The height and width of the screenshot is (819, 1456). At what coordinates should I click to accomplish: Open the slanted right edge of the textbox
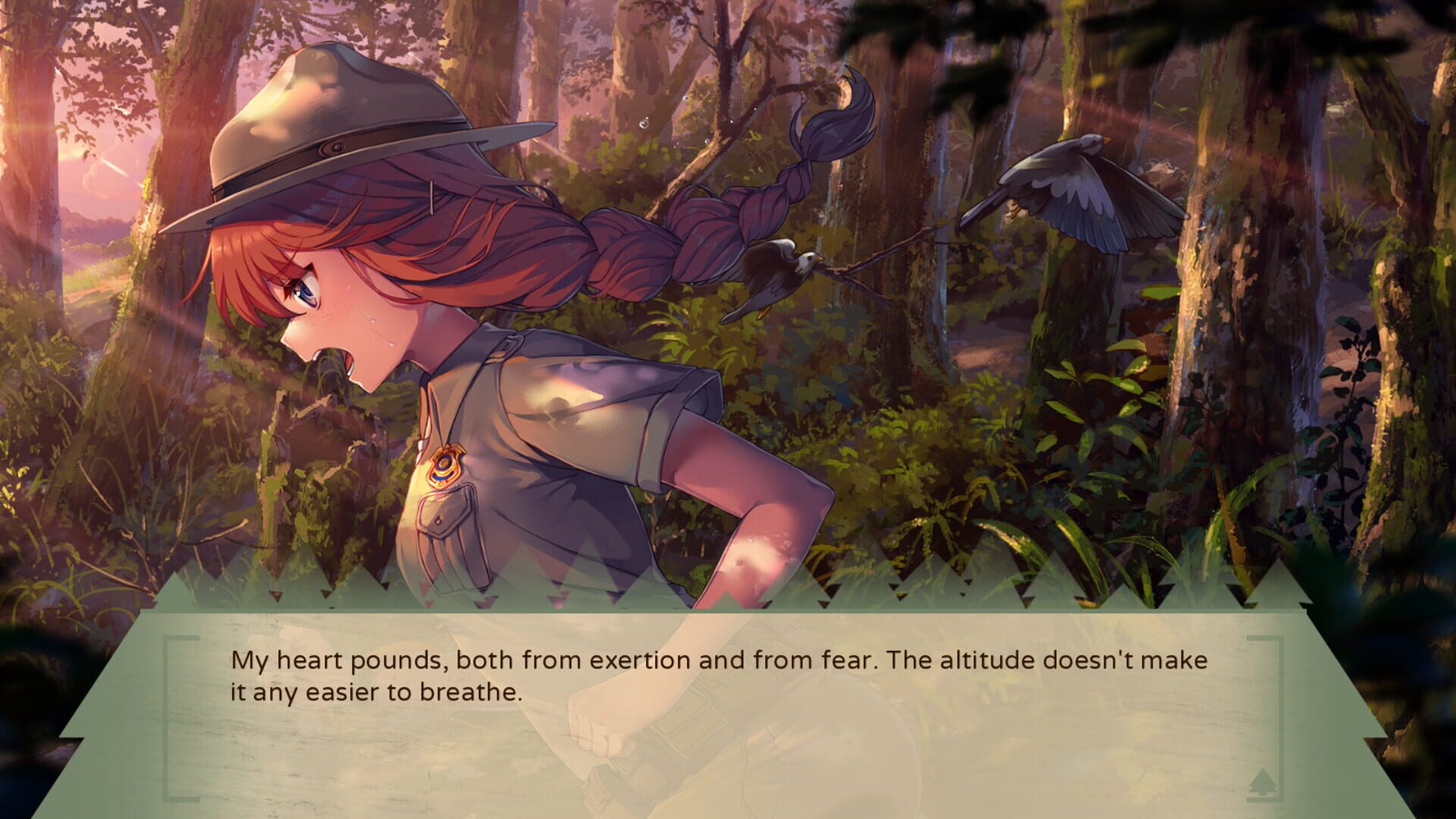[1342, 705]
